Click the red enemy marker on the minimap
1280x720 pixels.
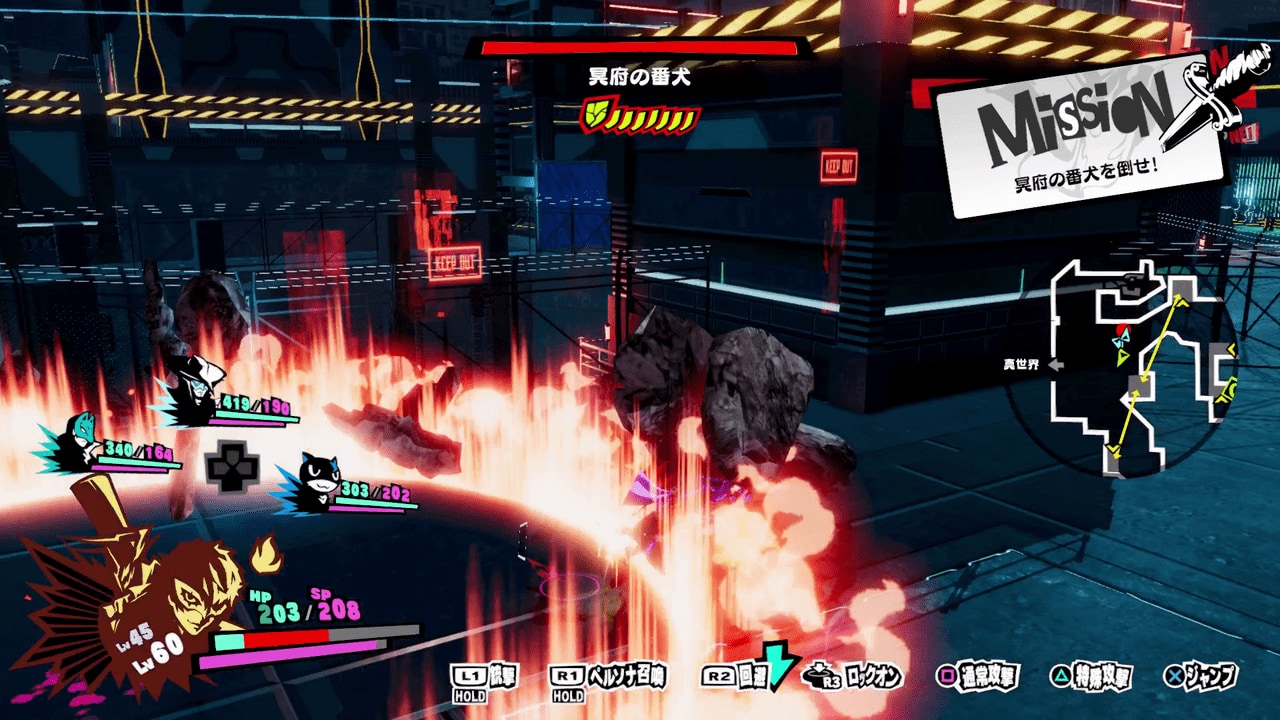click(x=1121, y=328)
